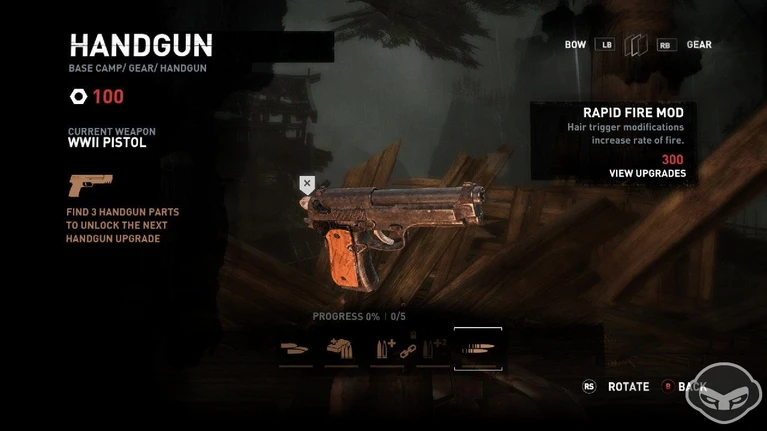
Task: Select the two-bullets upgrade icon
Action: point(296,349)
